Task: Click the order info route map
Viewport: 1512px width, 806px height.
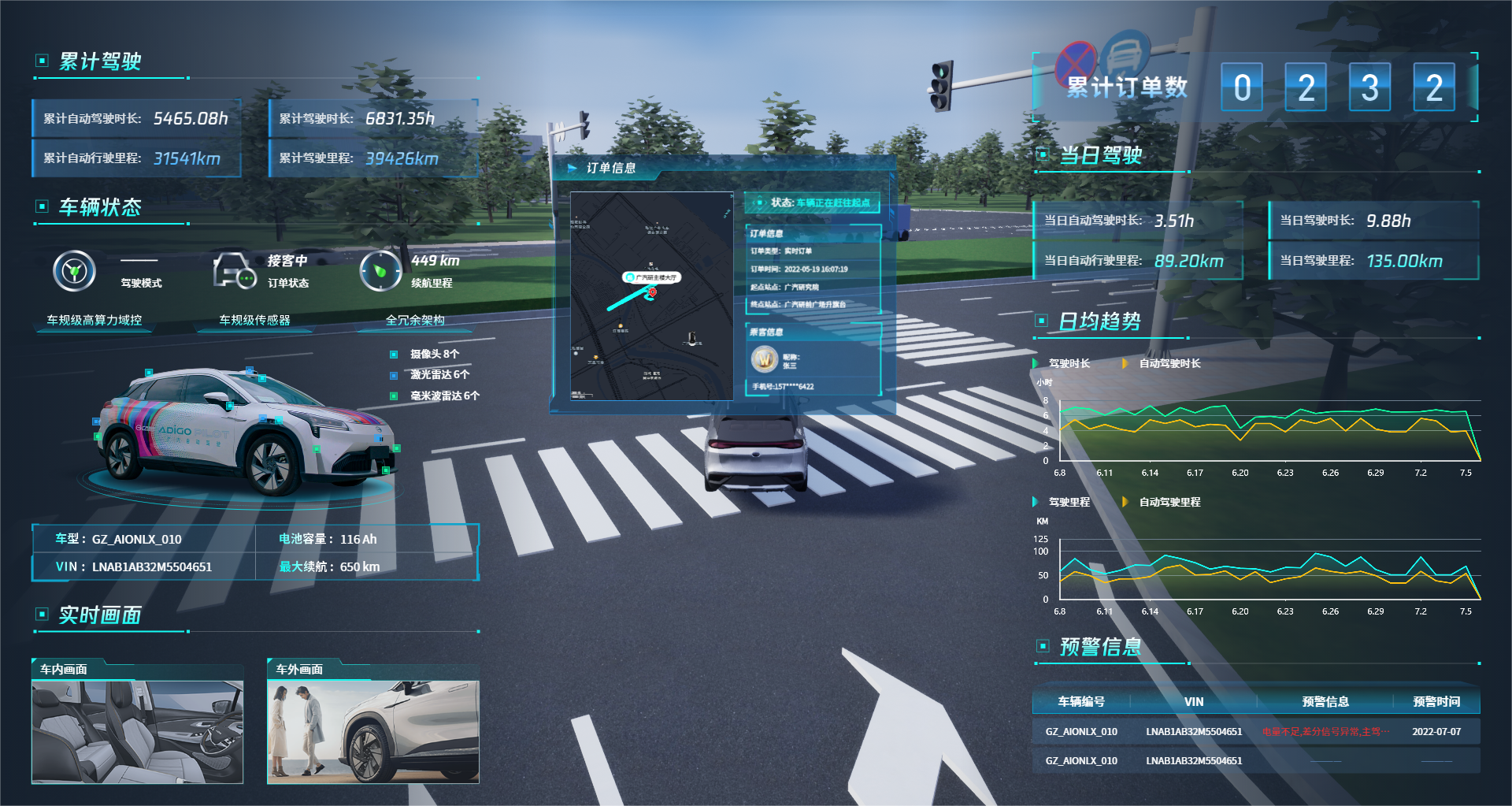Action: click(x=651, y=296)
